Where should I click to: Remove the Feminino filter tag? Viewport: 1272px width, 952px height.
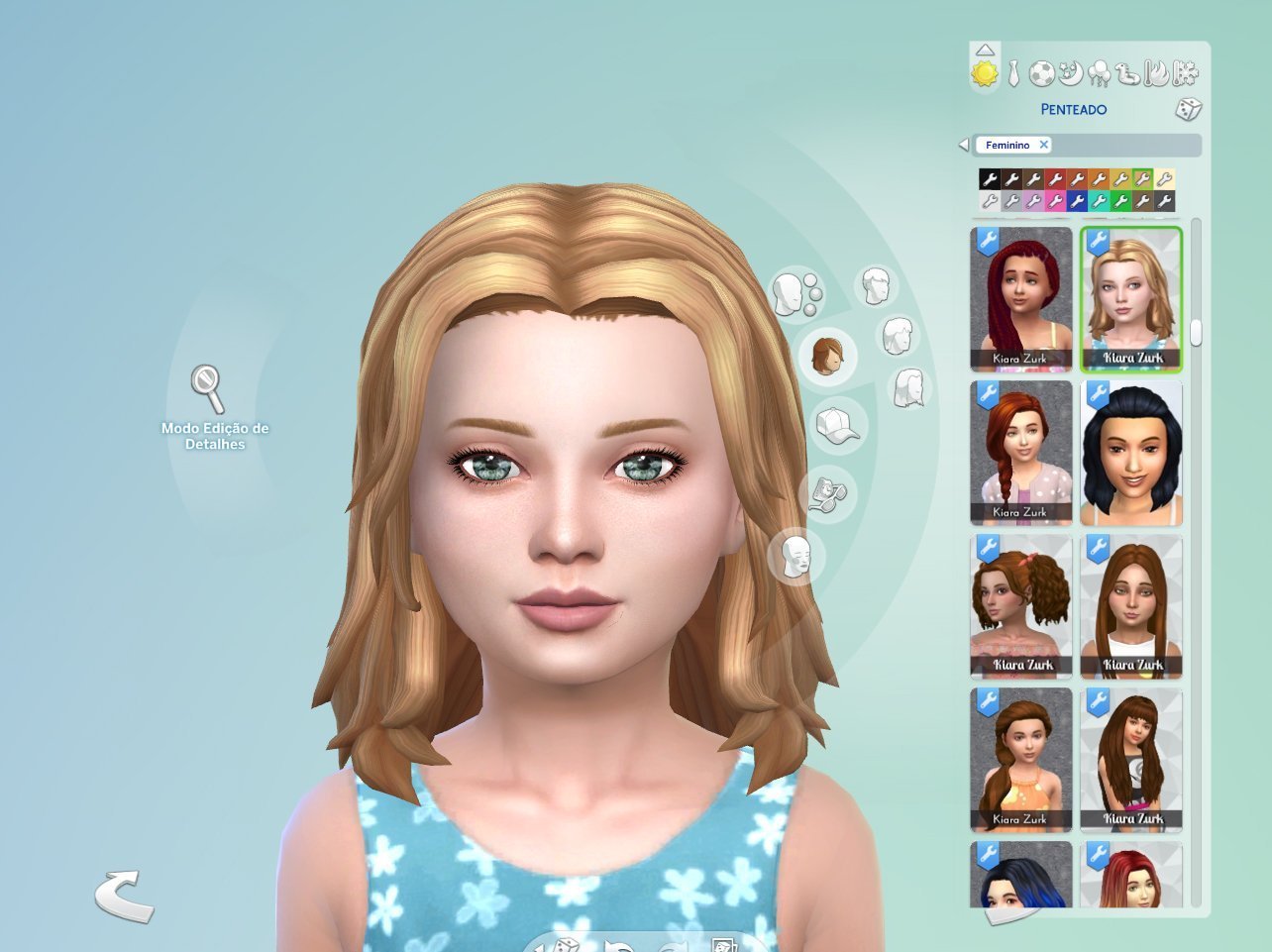click(1043, 145)
